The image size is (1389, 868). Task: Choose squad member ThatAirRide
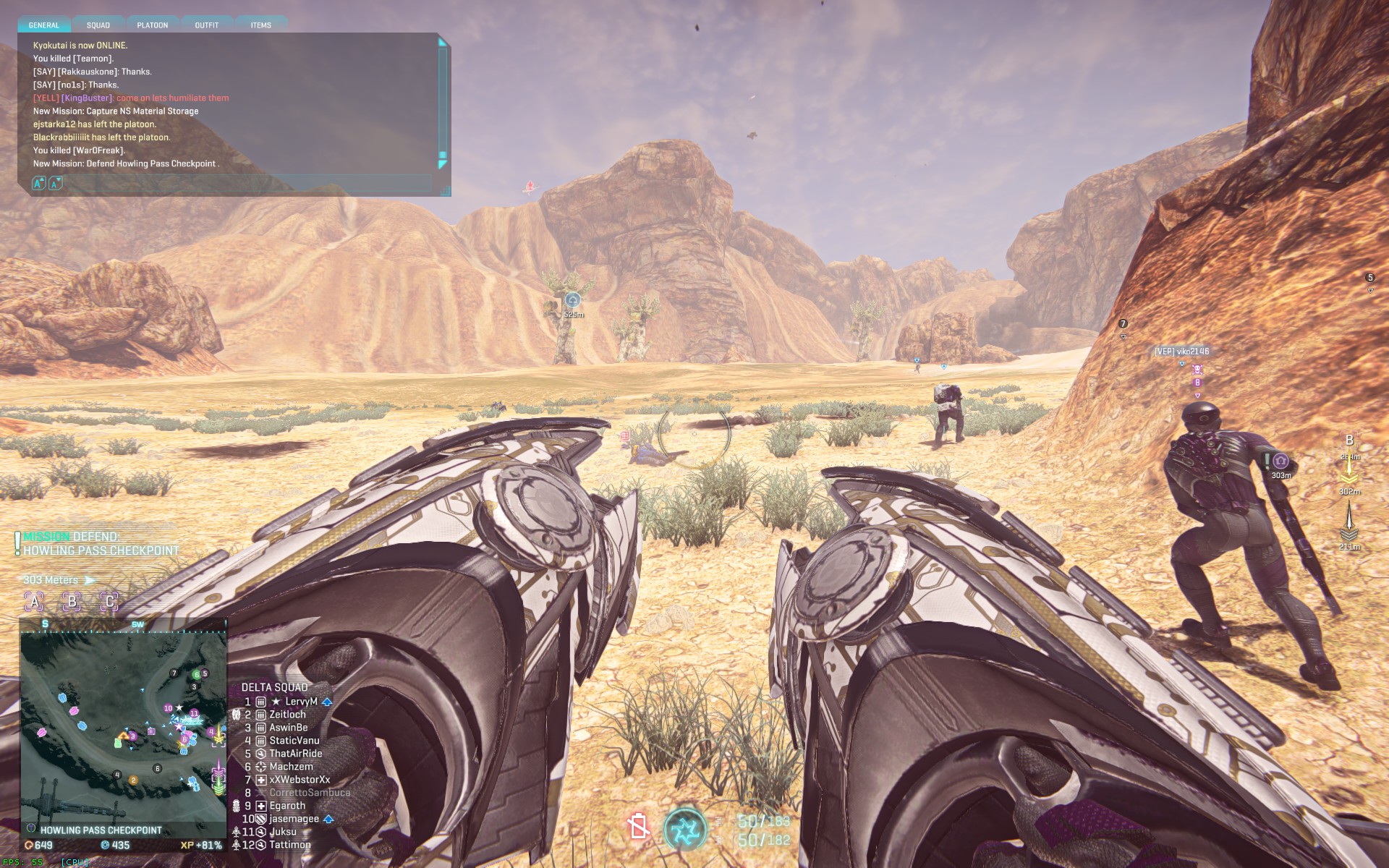pyautogui.click(x=295, y=754)
